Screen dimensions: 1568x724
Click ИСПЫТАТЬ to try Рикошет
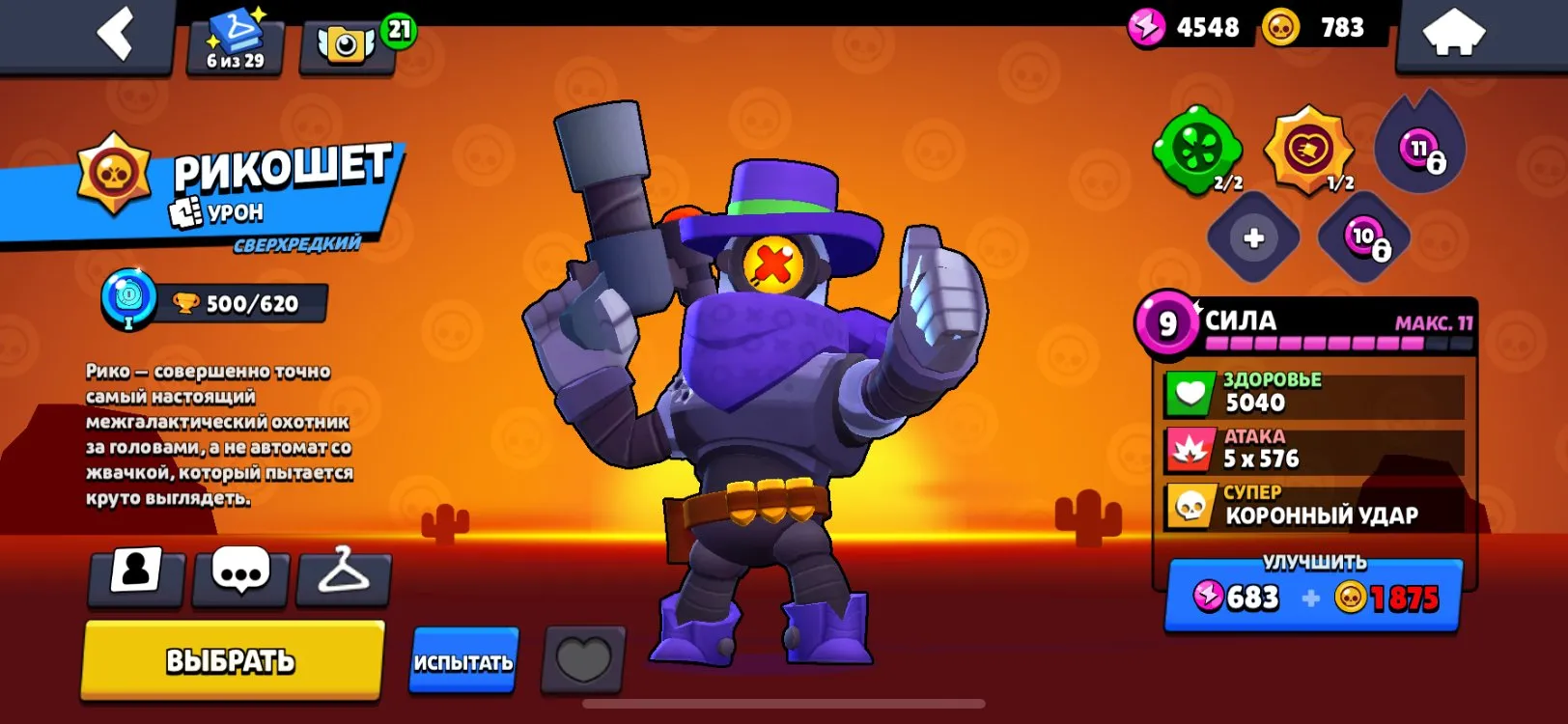[x=463, y=662]
